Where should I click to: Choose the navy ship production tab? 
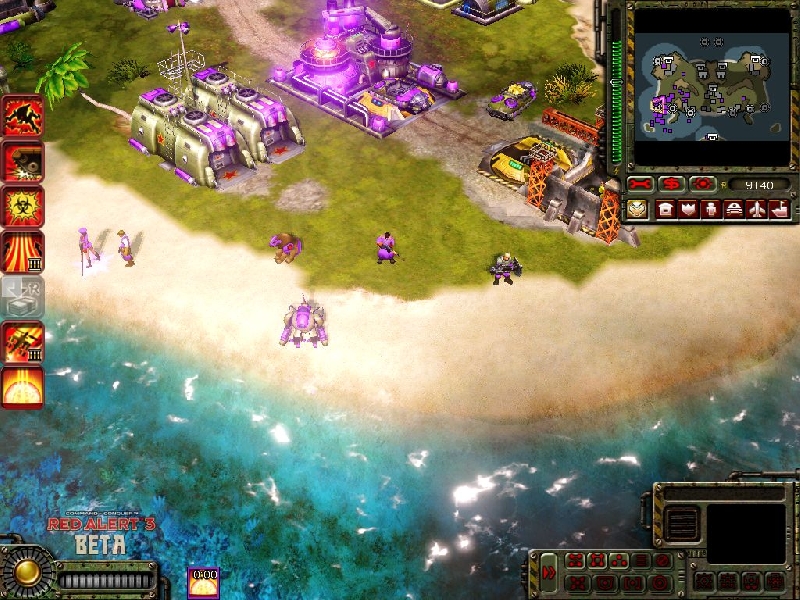click(x=779, y=209)
